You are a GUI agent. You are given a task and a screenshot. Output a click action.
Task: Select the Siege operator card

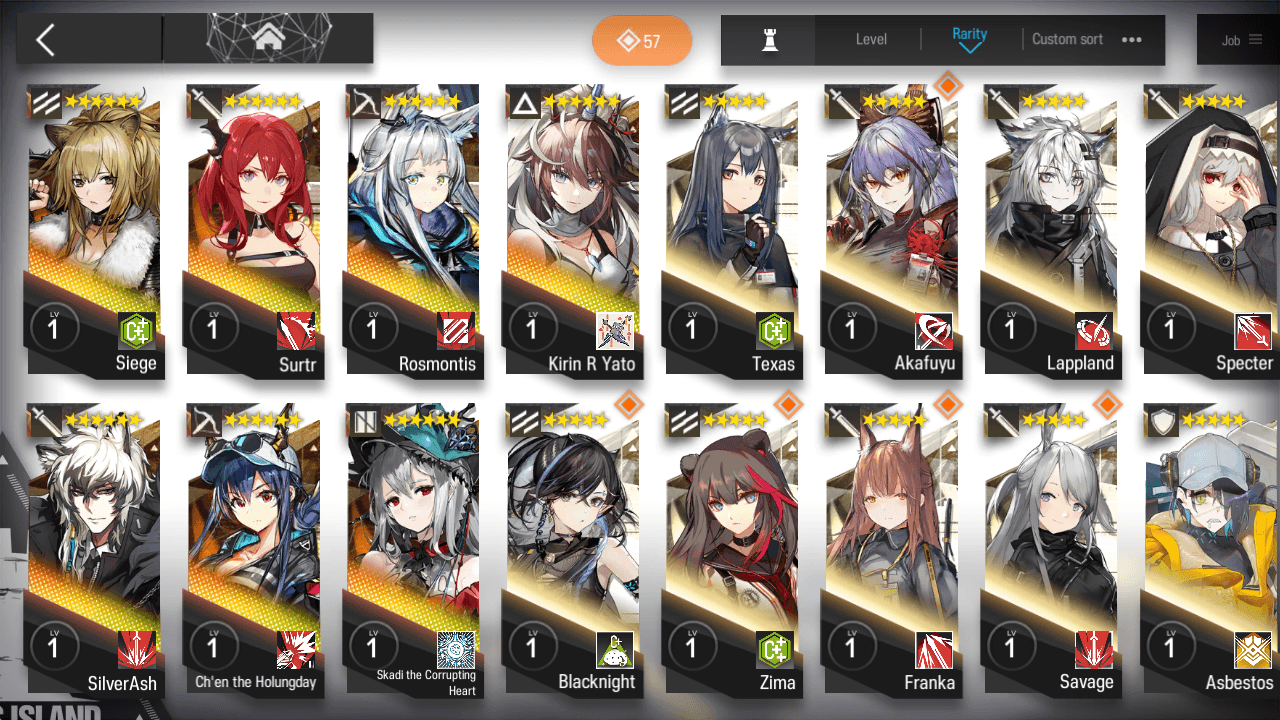point(93,230)
